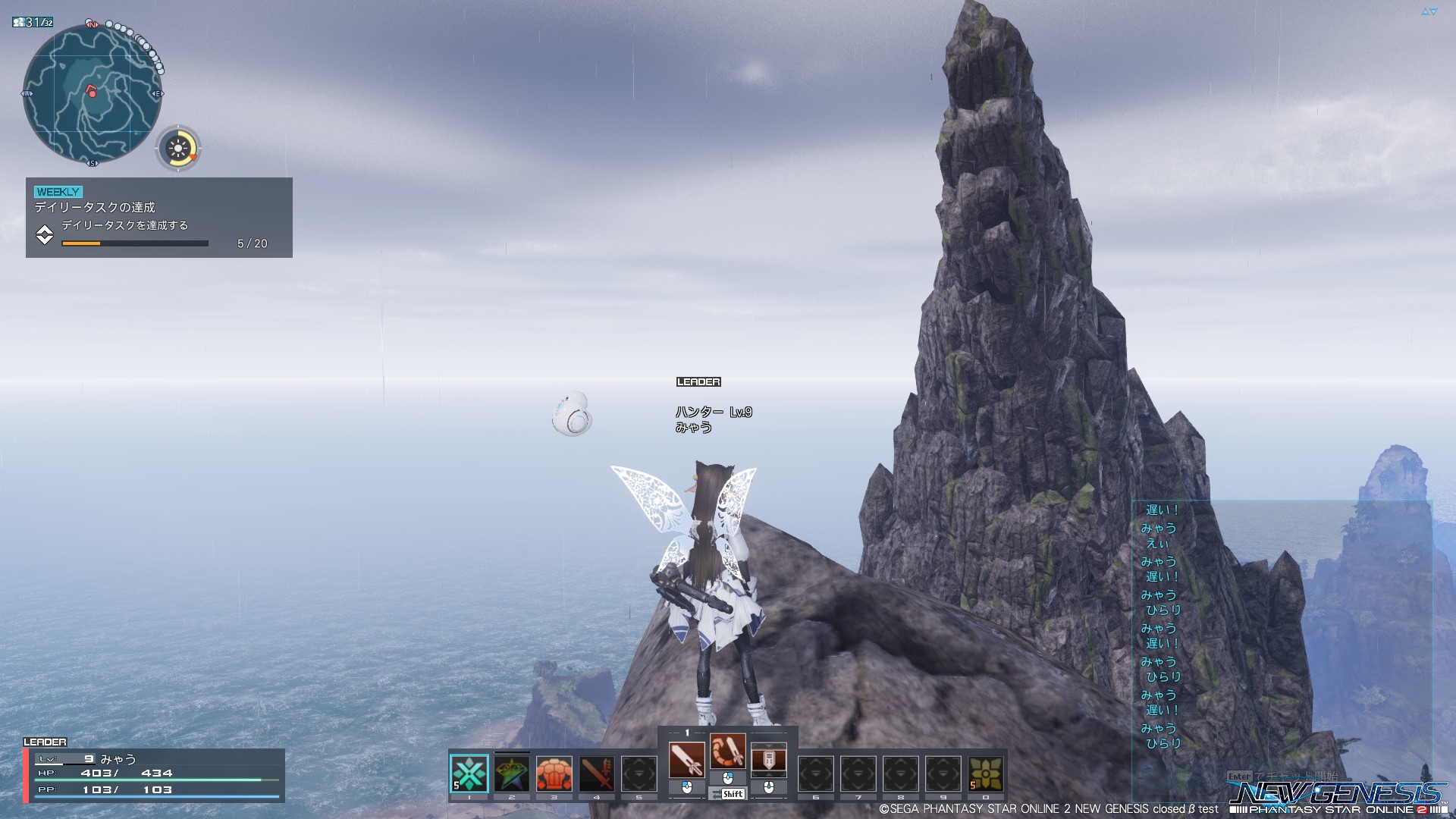This screenshot has height=819, width=1456.
Task: Use the yellow flower item in slot 0
Action: click(985, 773)
